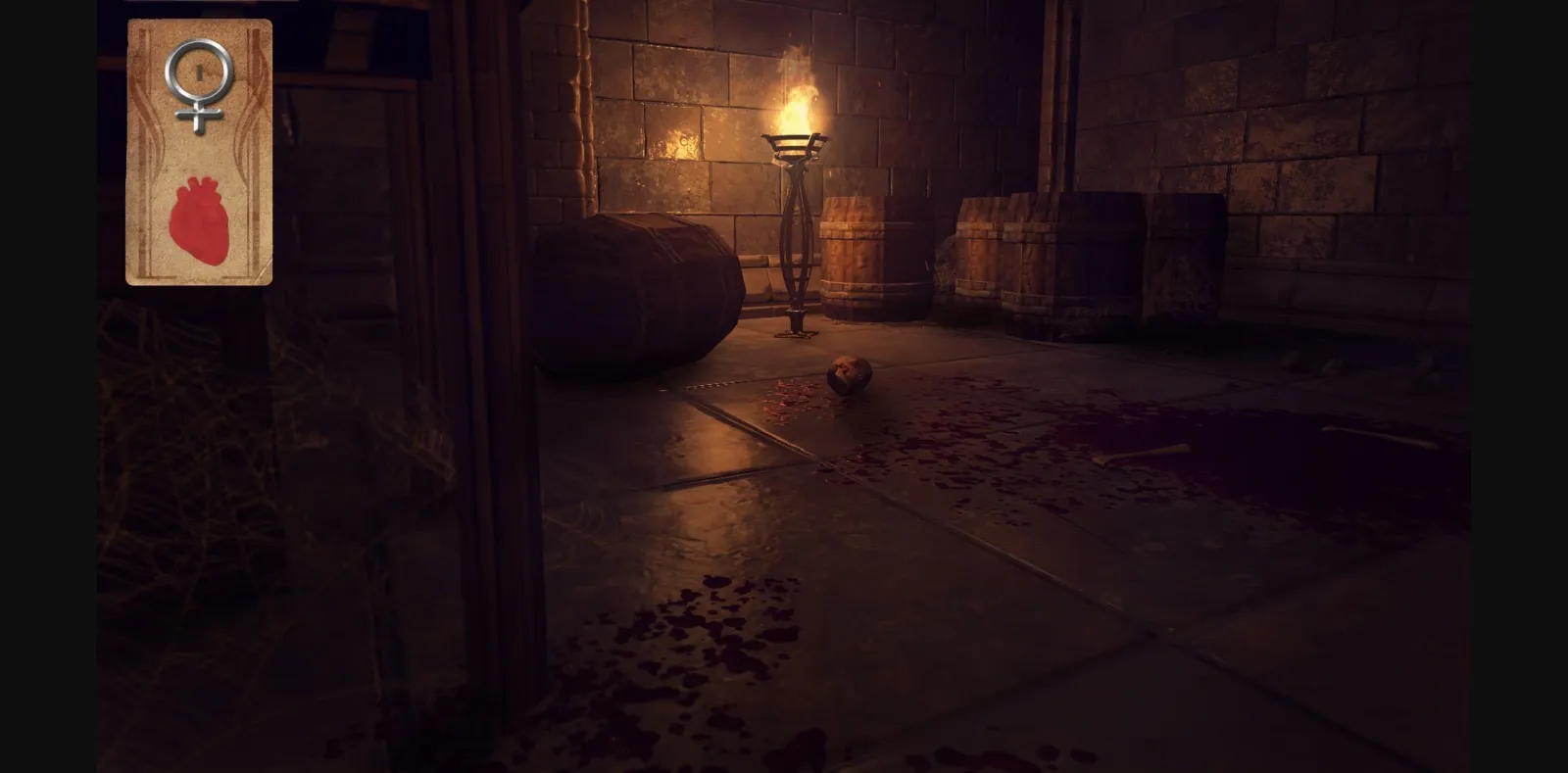Click the health card in the top-left corner
This screenshot has height=773, width=1568.
pyautogui.click(x=199, y=152)
